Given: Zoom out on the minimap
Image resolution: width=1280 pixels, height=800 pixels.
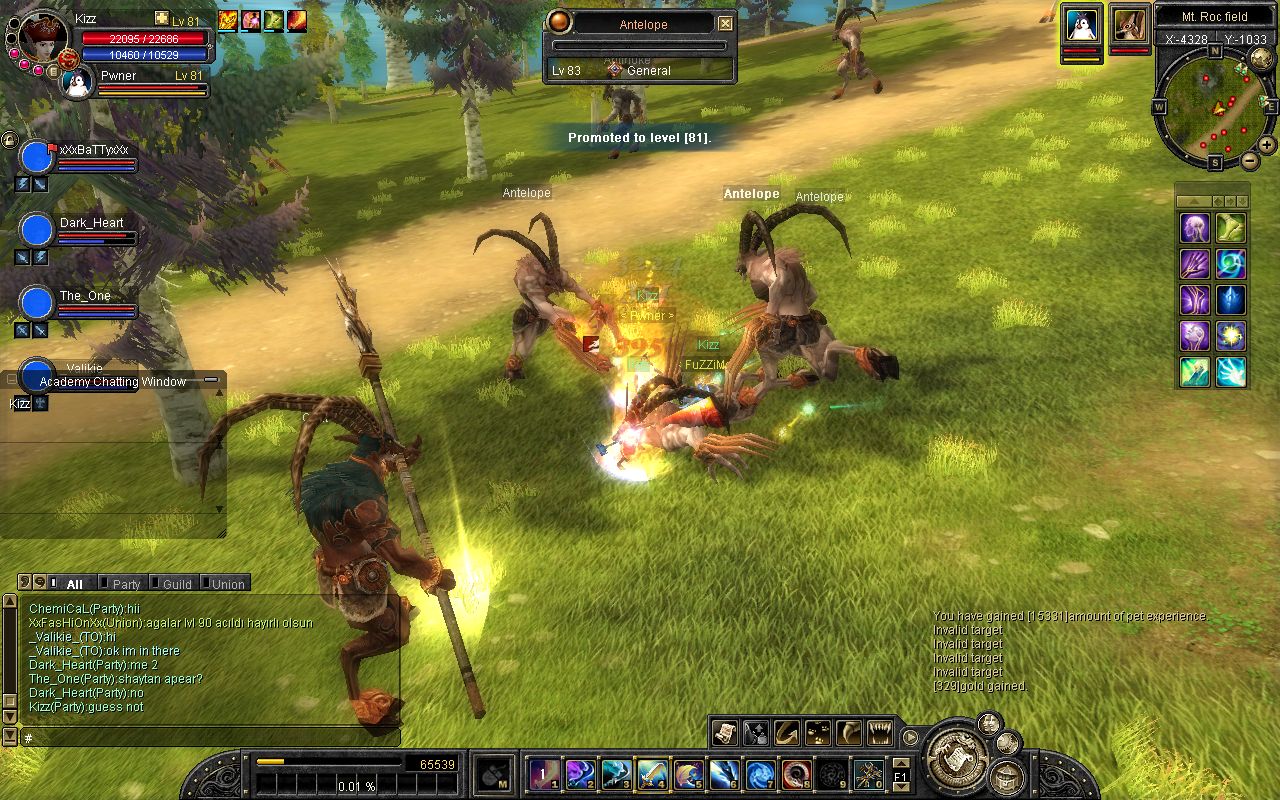Looking at the screenshot, I should point(1250,160).
